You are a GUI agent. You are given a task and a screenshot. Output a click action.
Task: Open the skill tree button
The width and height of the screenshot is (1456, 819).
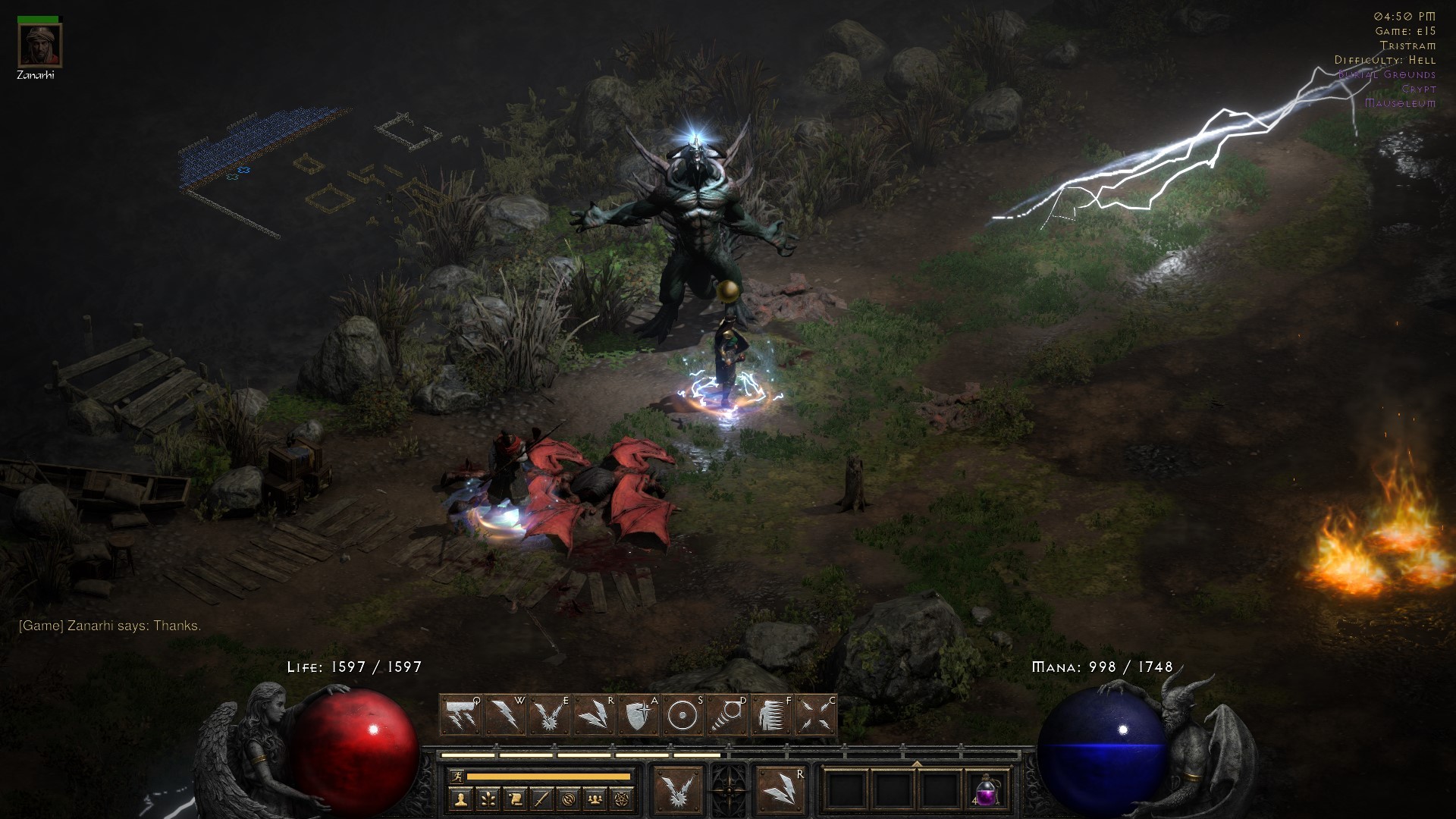[x=488, y=799]
